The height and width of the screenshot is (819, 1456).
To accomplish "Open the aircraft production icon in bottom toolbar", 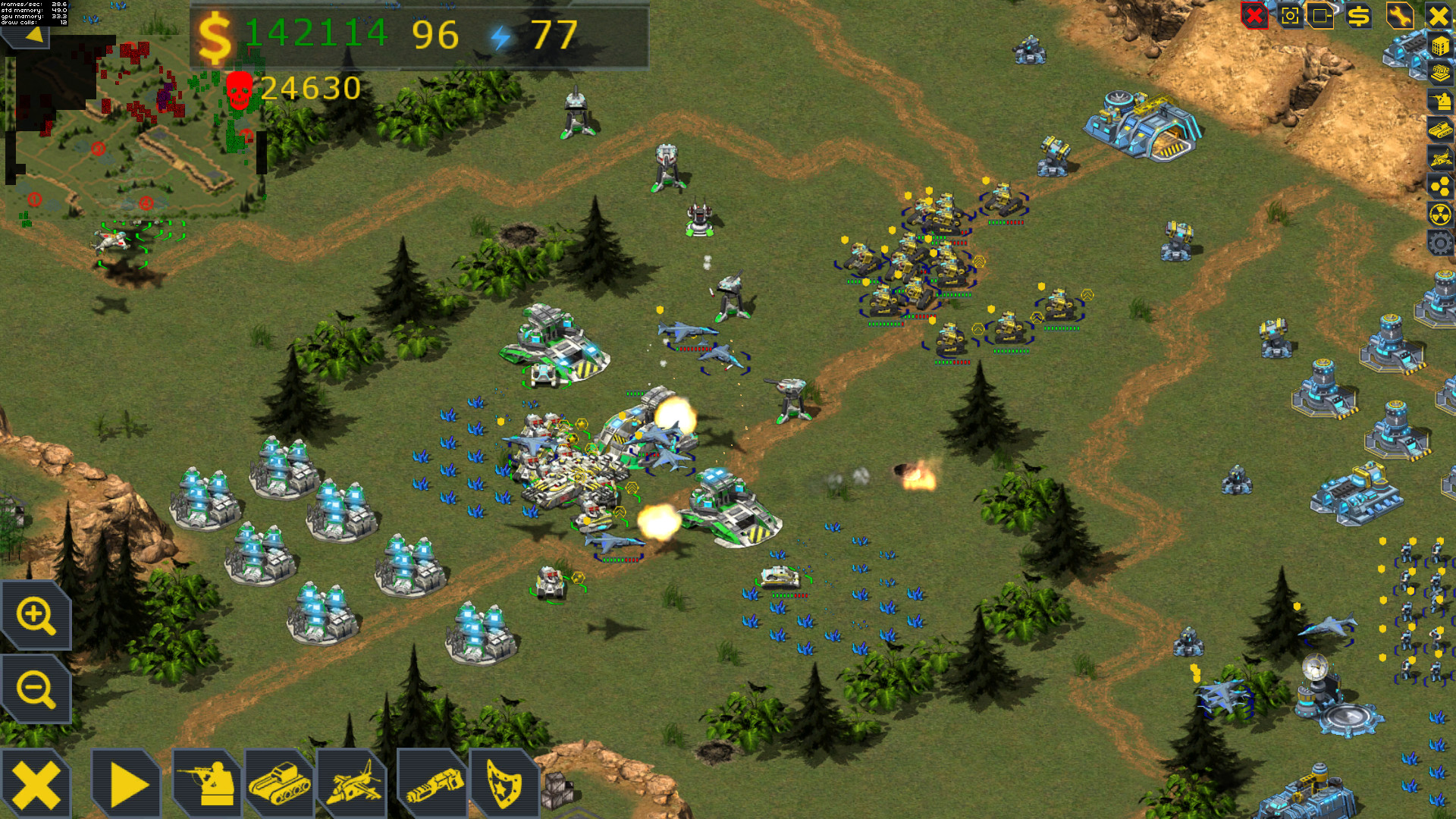I will click(x=354, y=783).
